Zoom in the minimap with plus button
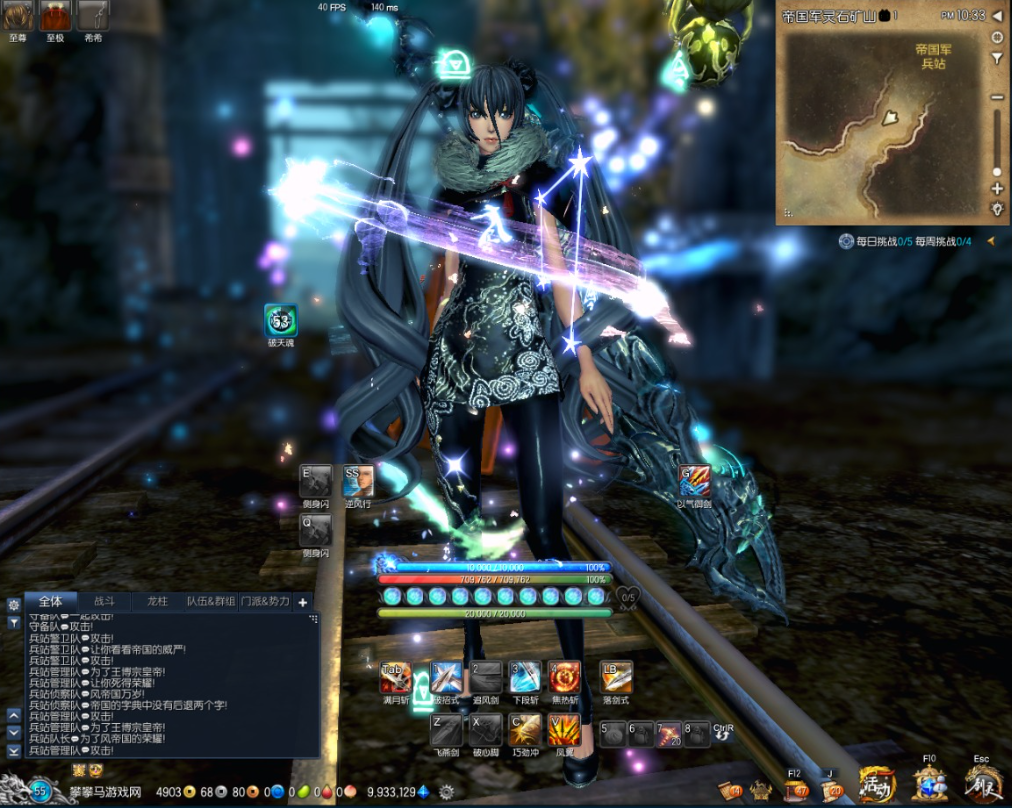1012x808 pixels. (997, 188)
